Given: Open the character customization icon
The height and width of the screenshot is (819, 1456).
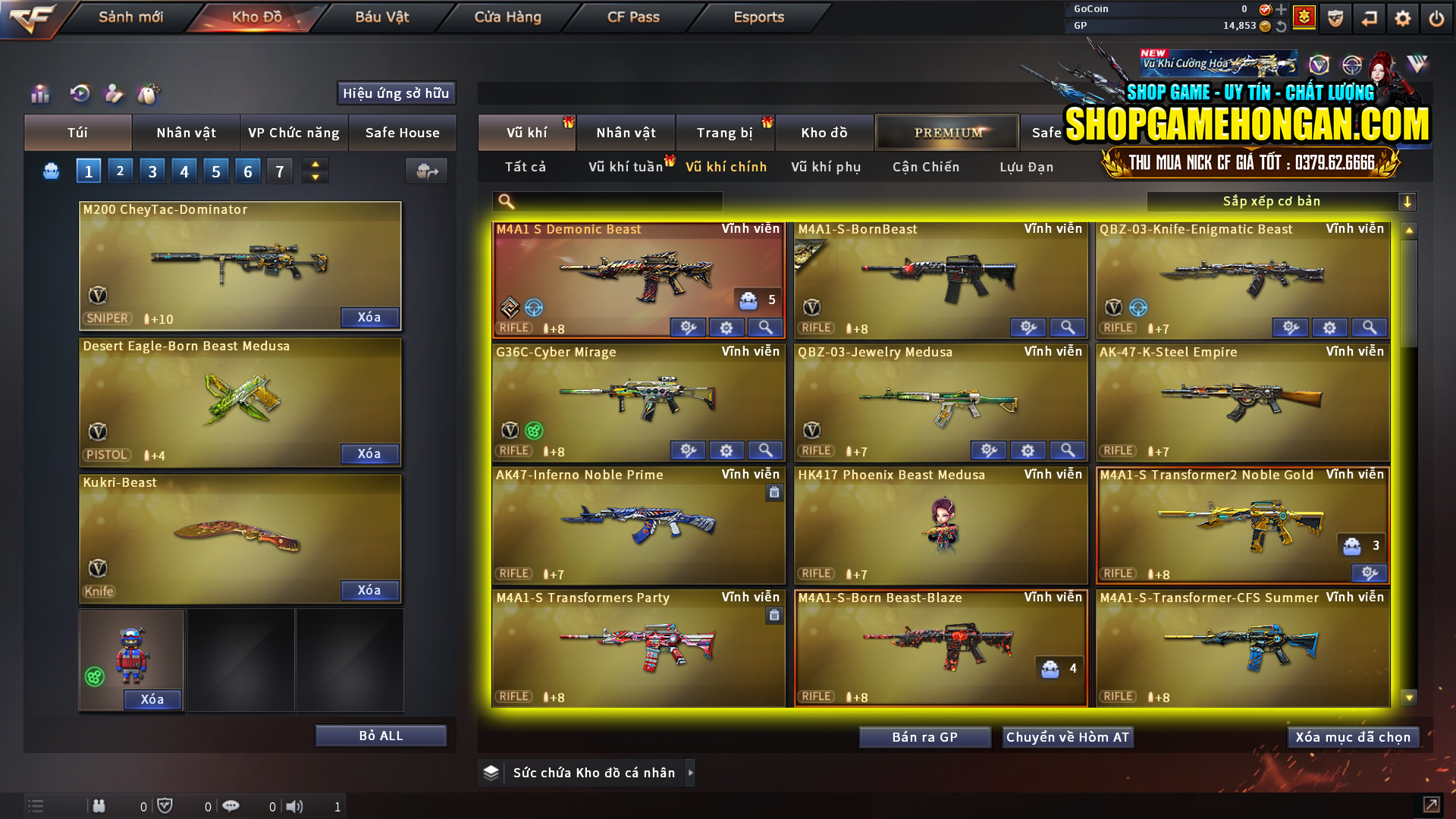Looking at the screenshot, I should (x=115, y=94).
